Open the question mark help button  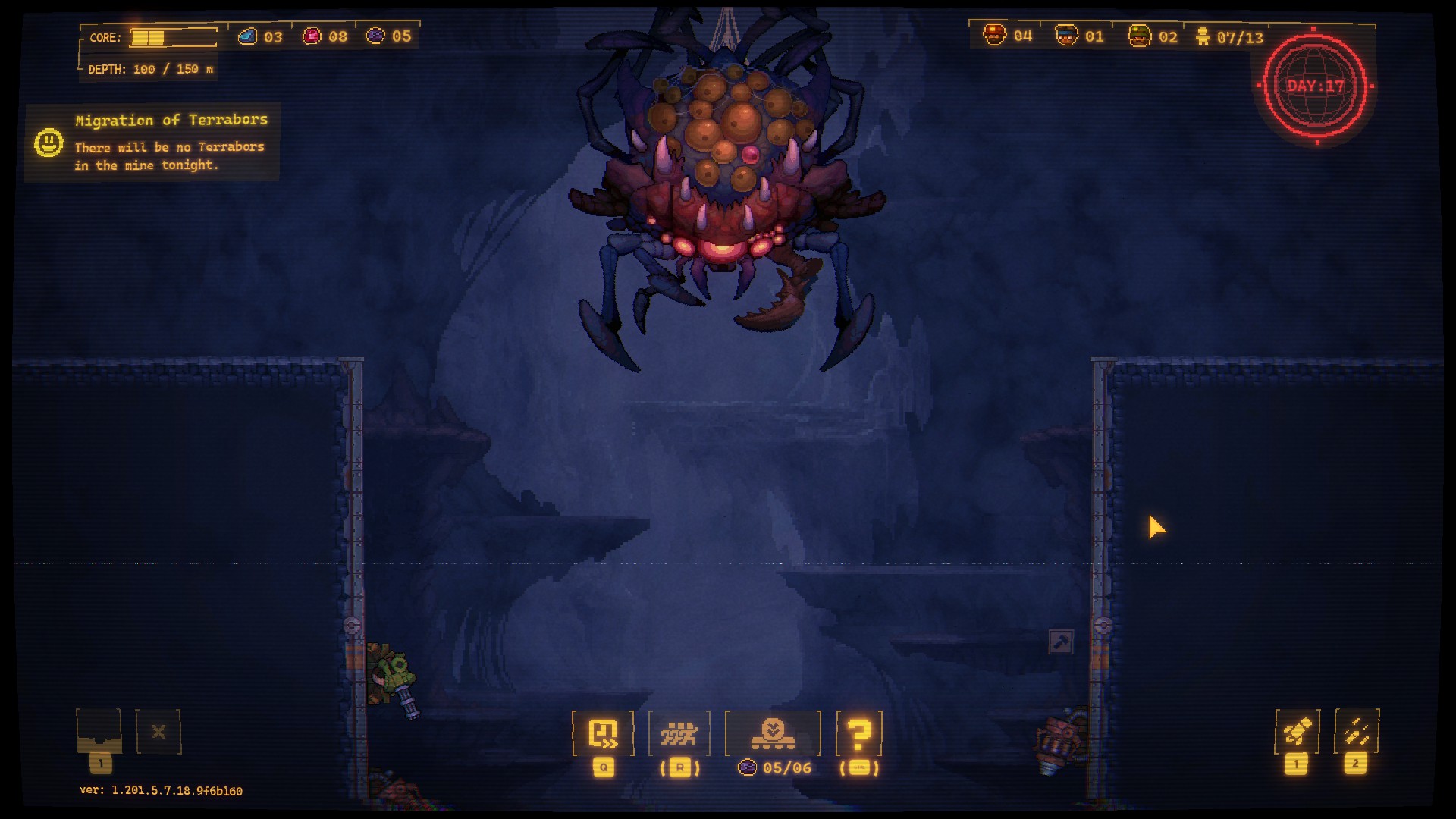(x=858, y=733)
